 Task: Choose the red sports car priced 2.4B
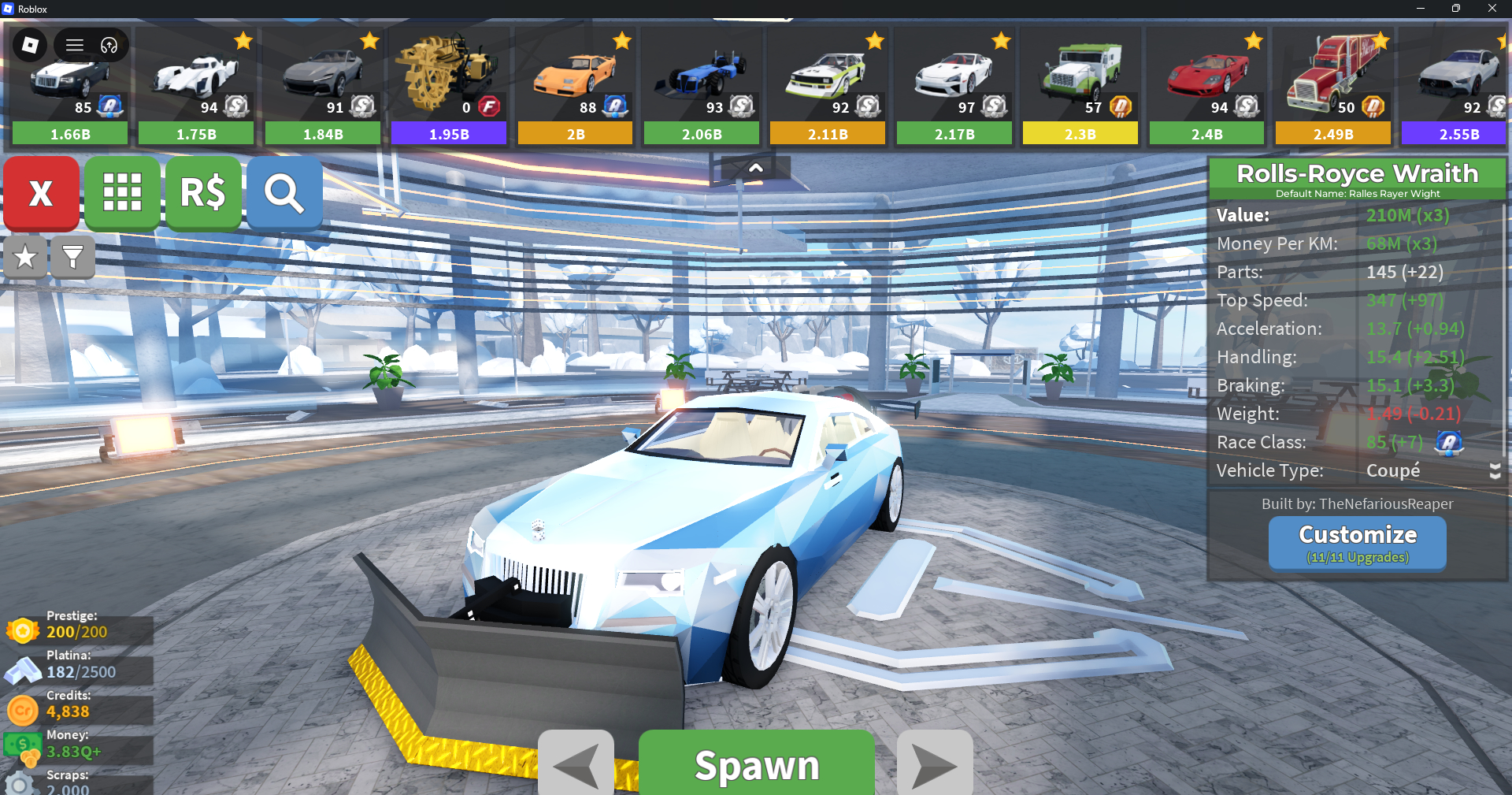pos(1206,85)
